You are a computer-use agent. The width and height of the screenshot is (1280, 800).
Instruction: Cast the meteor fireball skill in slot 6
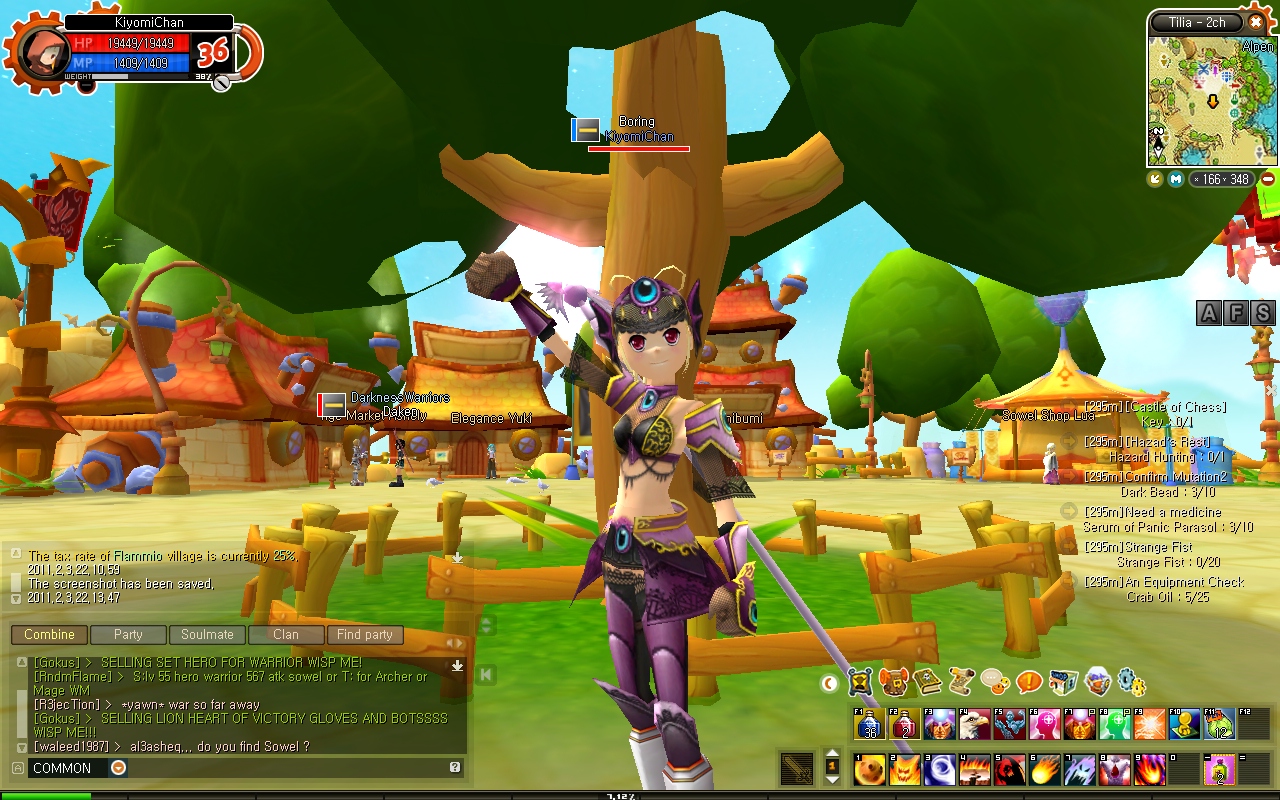pos(1045,770)
